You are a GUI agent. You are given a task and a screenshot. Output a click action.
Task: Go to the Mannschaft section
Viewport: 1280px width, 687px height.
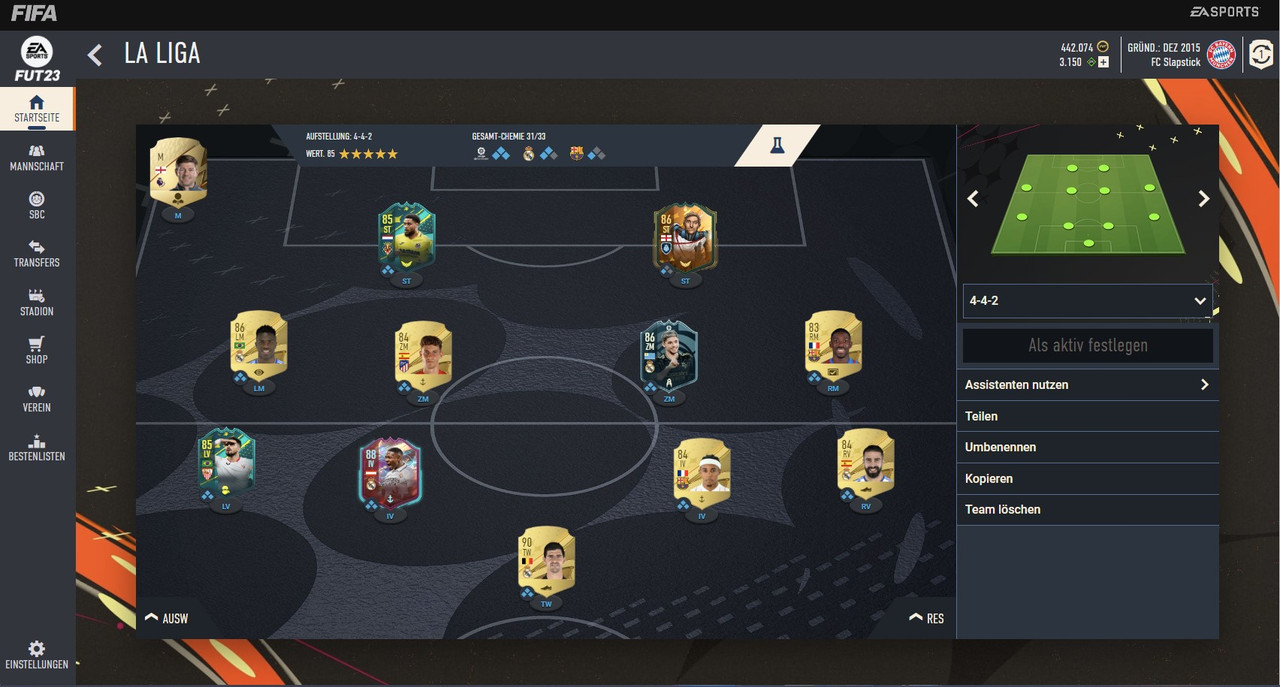(36, 158)
